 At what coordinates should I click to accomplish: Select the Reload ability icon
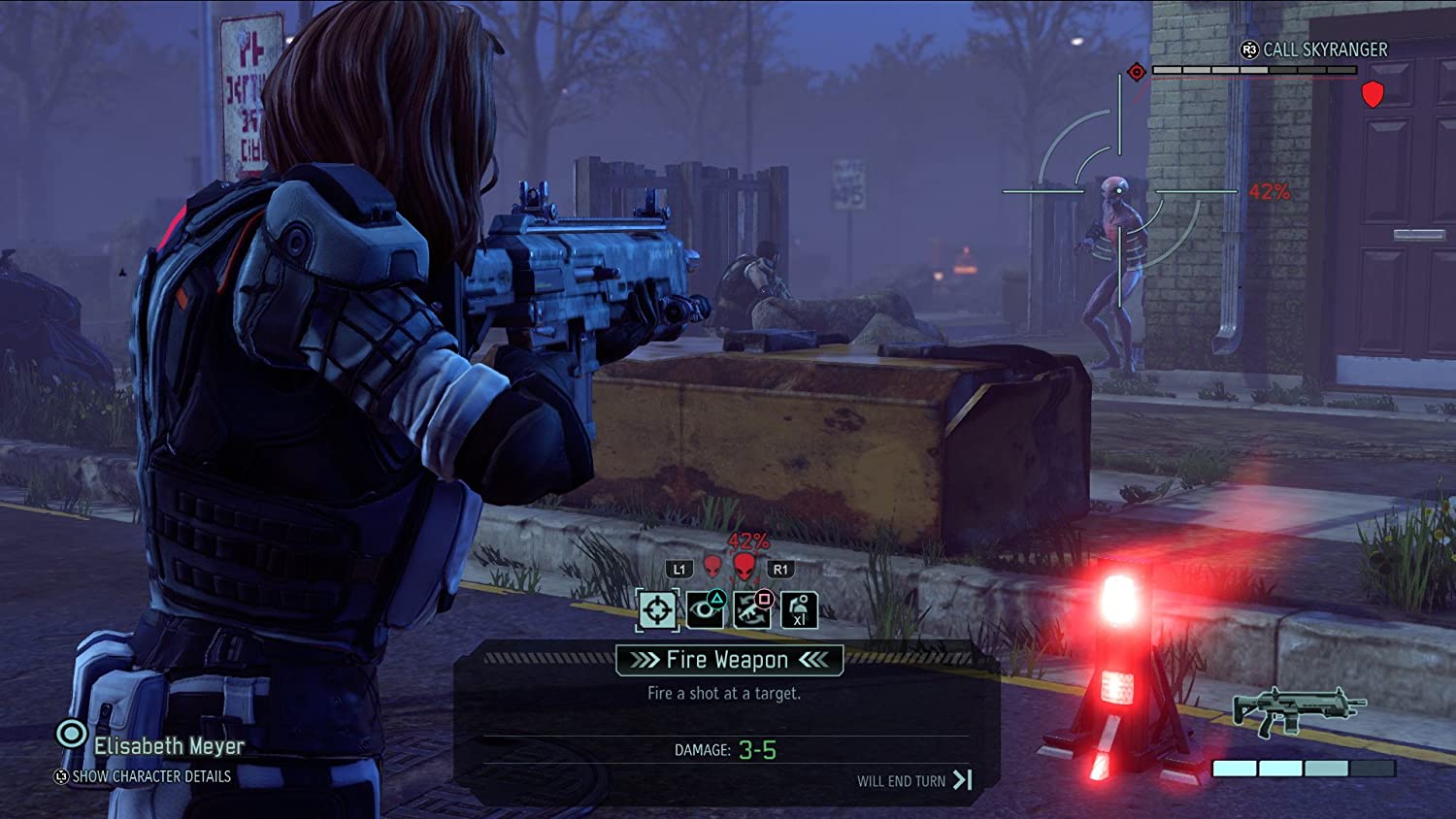click(x=752, y=609)
